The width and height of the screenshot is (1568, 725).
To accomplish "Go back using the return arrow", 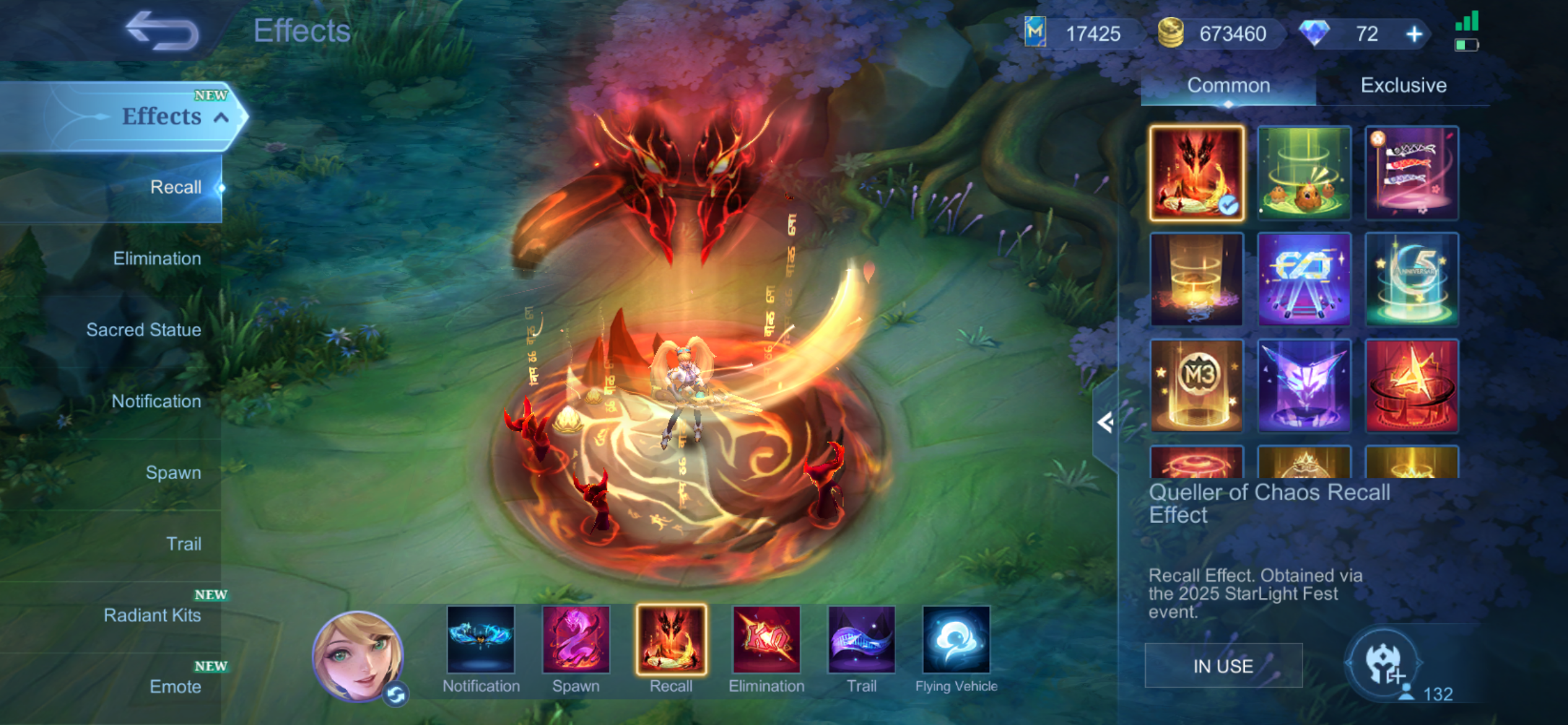I will point(162,31).
